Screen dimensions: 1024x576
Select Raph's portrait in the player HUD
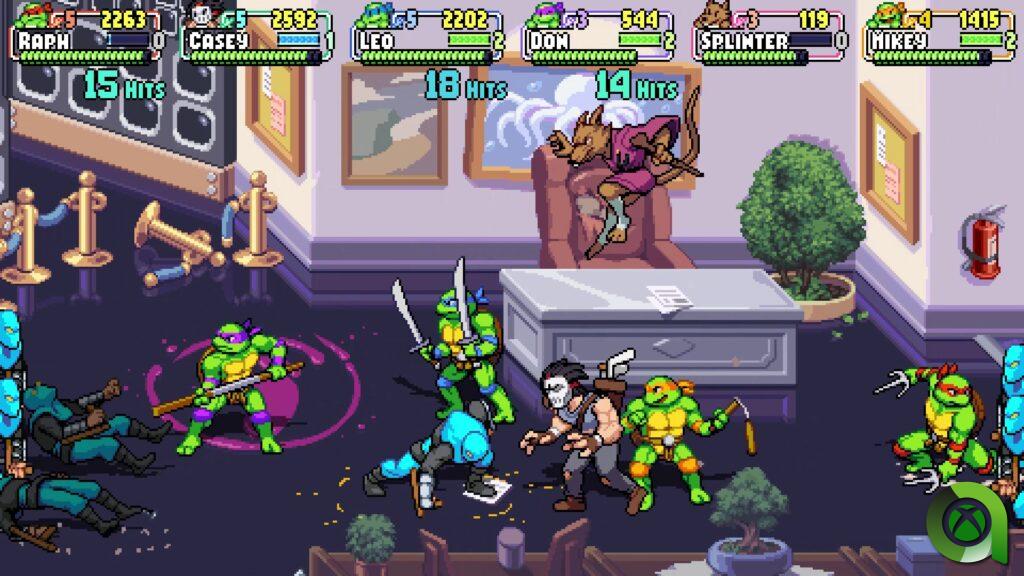pyautogui.click(x=34, y=14)
